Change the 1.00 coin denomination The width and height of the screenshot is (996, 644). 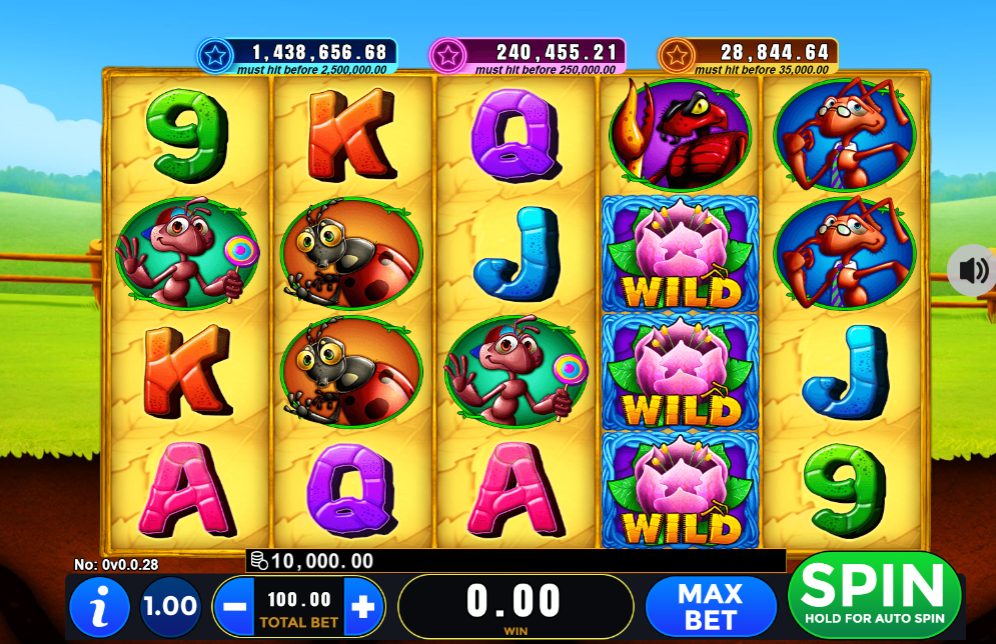point(169,606)
